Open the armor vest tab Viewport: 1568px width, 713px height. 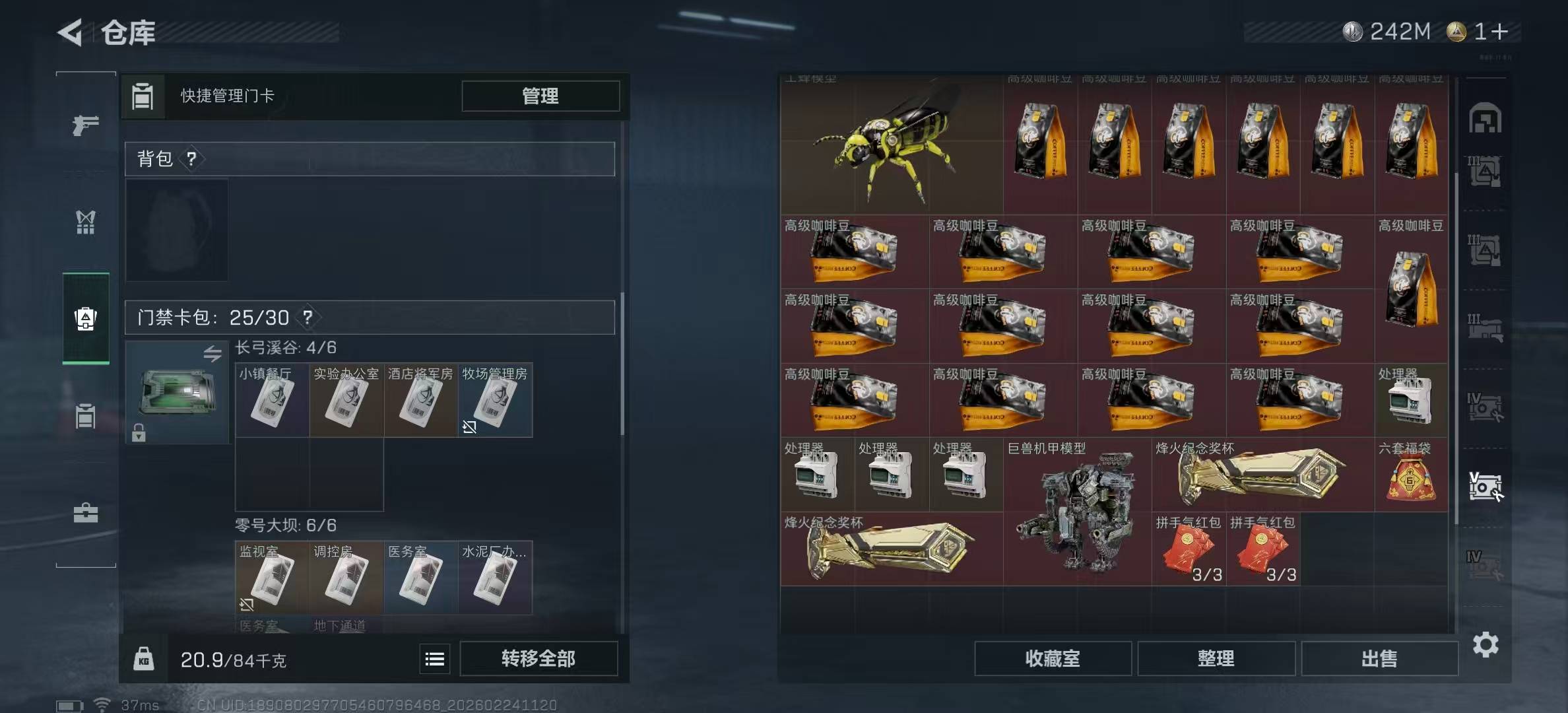click(x=86, y=222)
